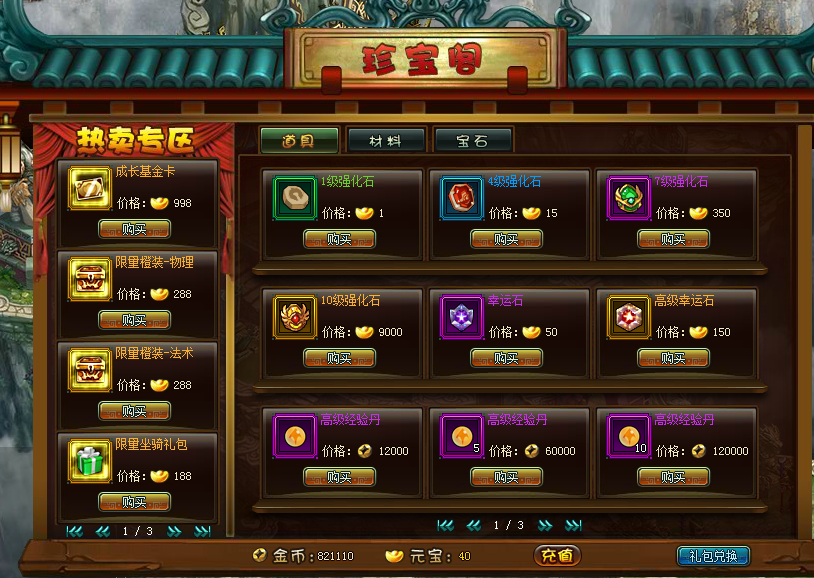Click the purple 幸运石 item icon

click(461, 317)
